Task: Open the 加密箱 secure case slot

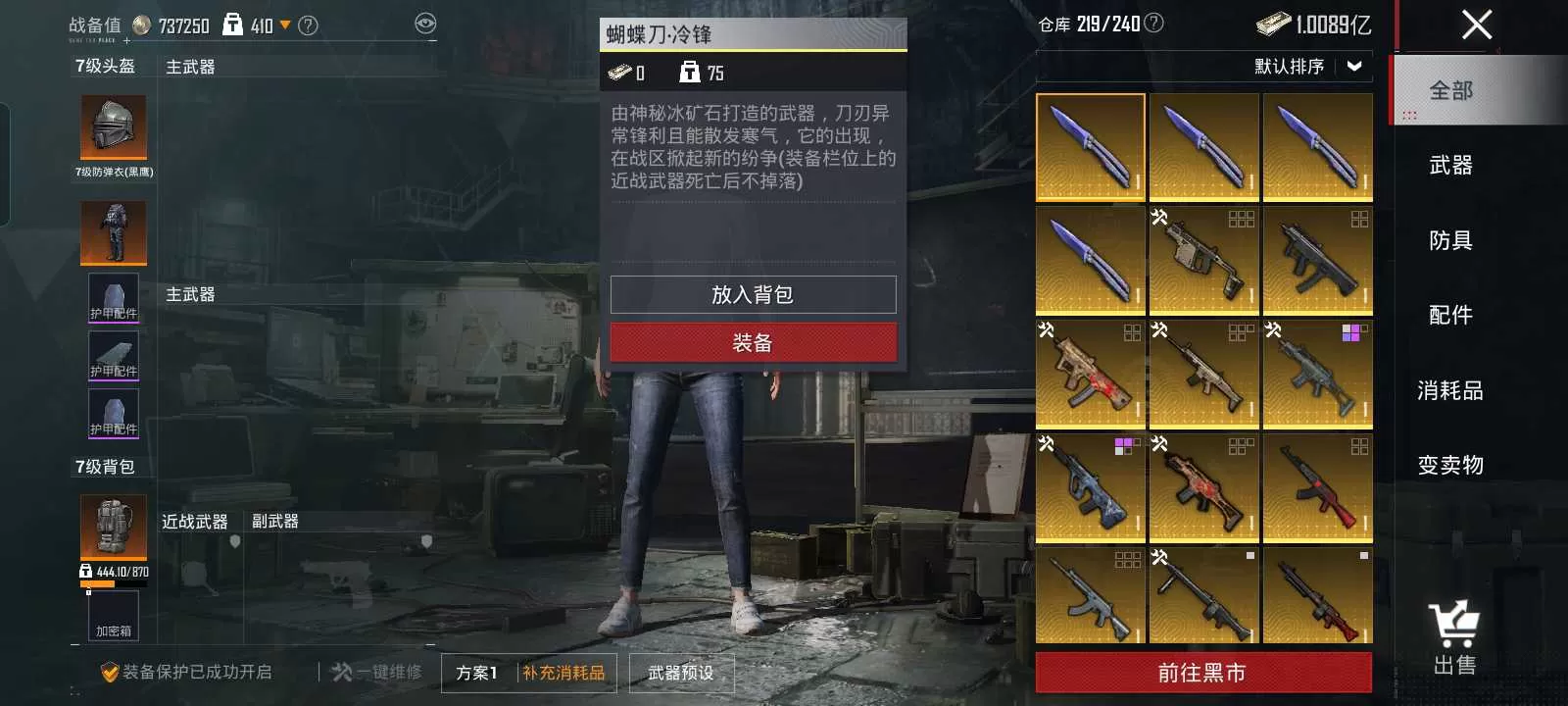Action: (x=114, y=616)
